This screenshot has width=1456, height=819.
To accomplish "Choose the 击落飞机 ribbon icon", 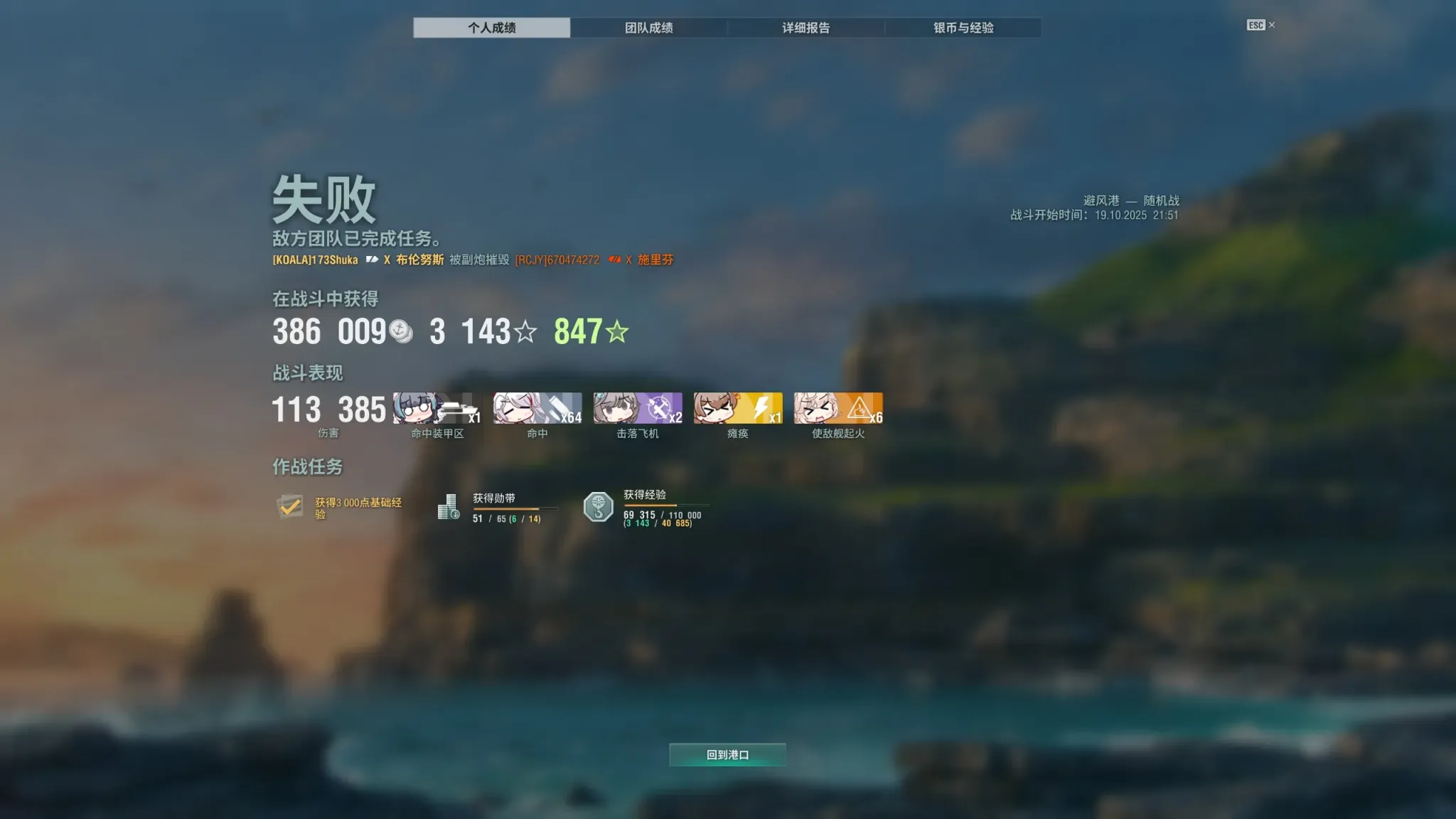I will click(x=638, y=408).
